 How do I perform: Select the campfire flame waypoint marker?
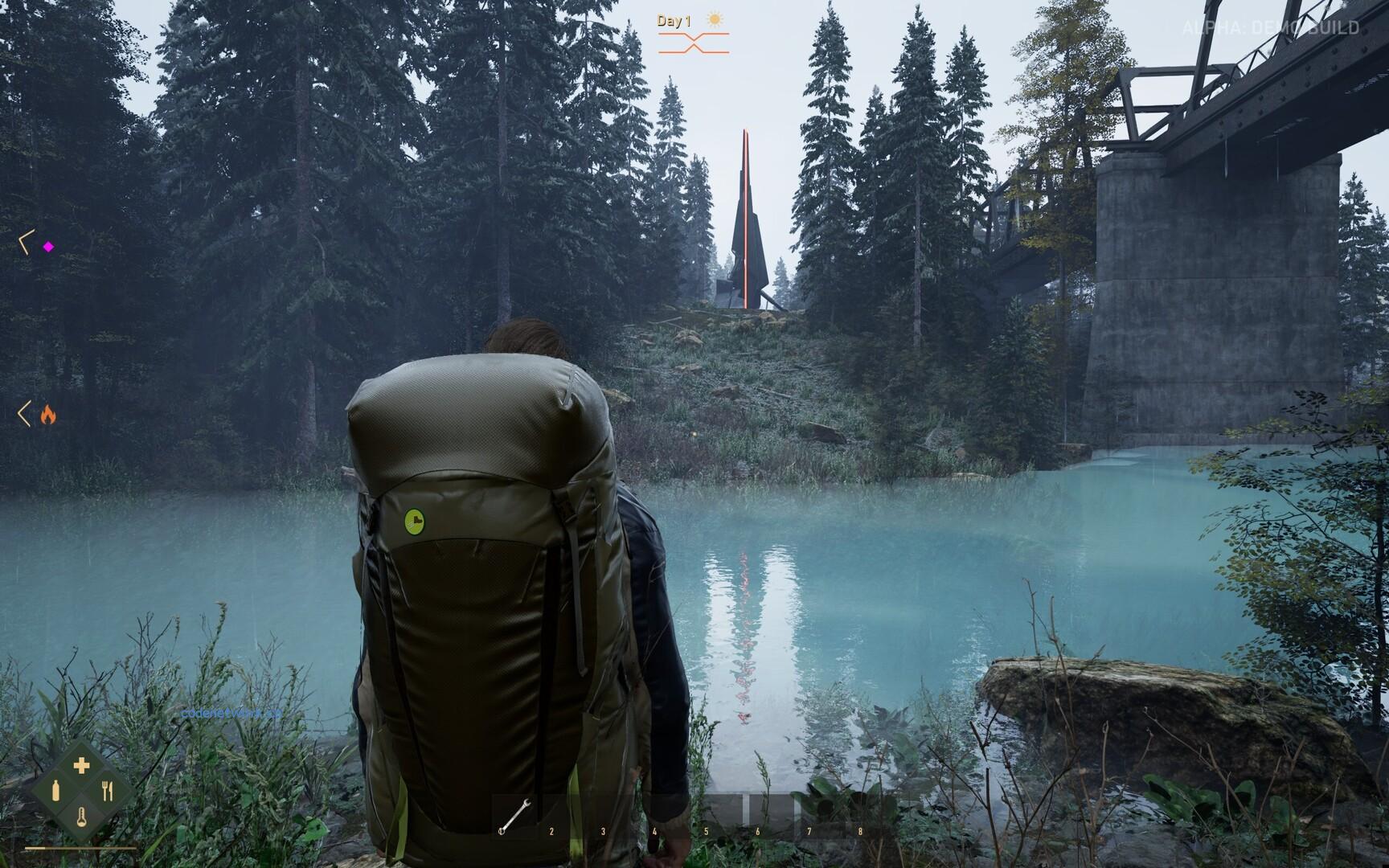pos(48,415)
